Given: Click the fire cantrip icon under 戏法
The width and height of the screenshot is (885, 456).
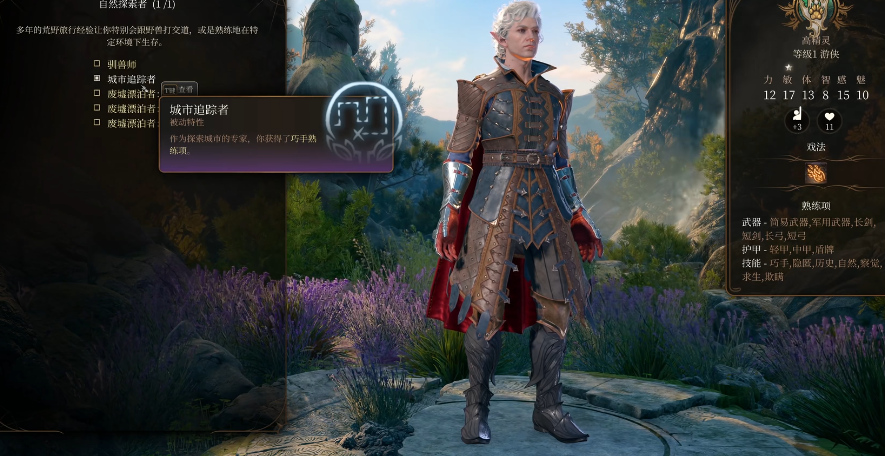Looking at the screenshot, I should tap(816, 173).
